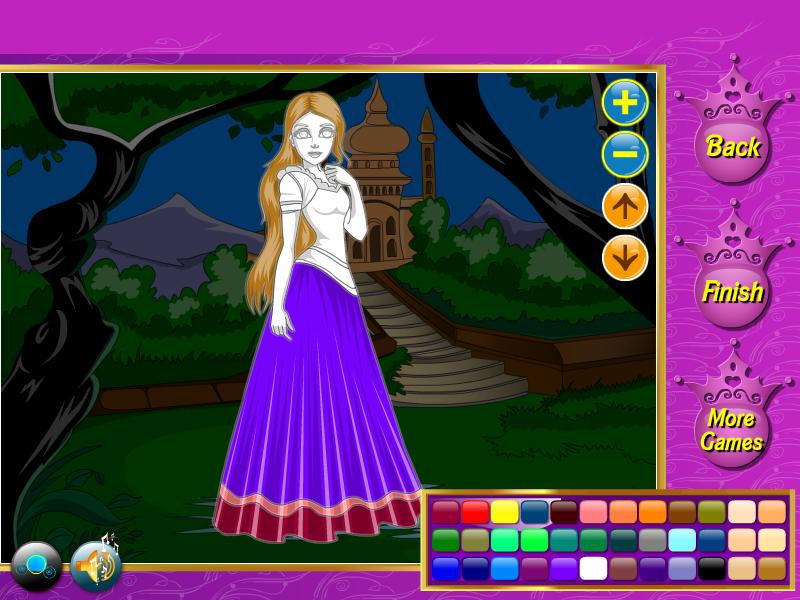Select the lavender color swatch

pyautogui.click(x=682, y=568)
